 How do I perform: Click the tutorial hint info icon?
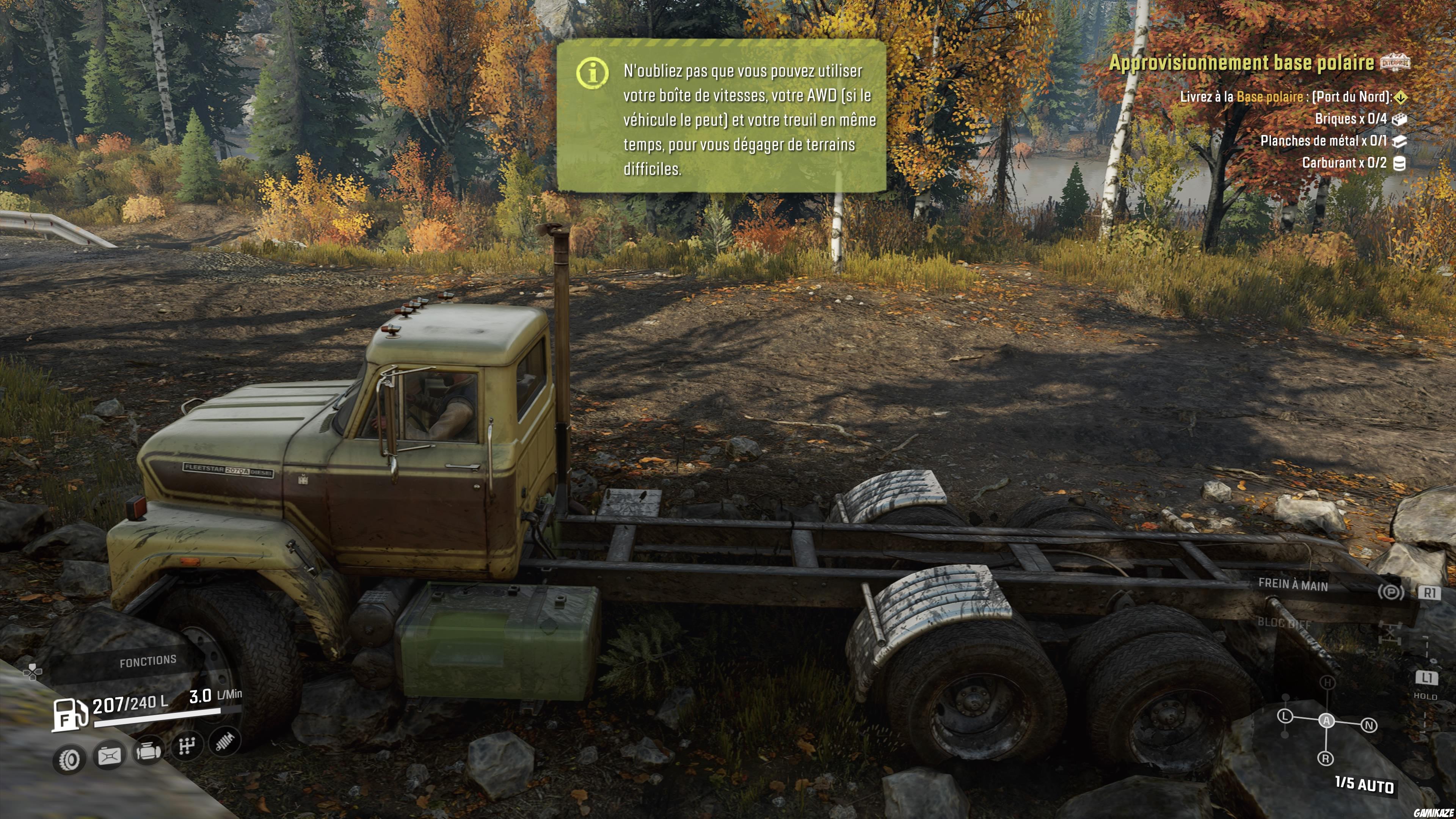pyautogui.click(x=592, y=72)
